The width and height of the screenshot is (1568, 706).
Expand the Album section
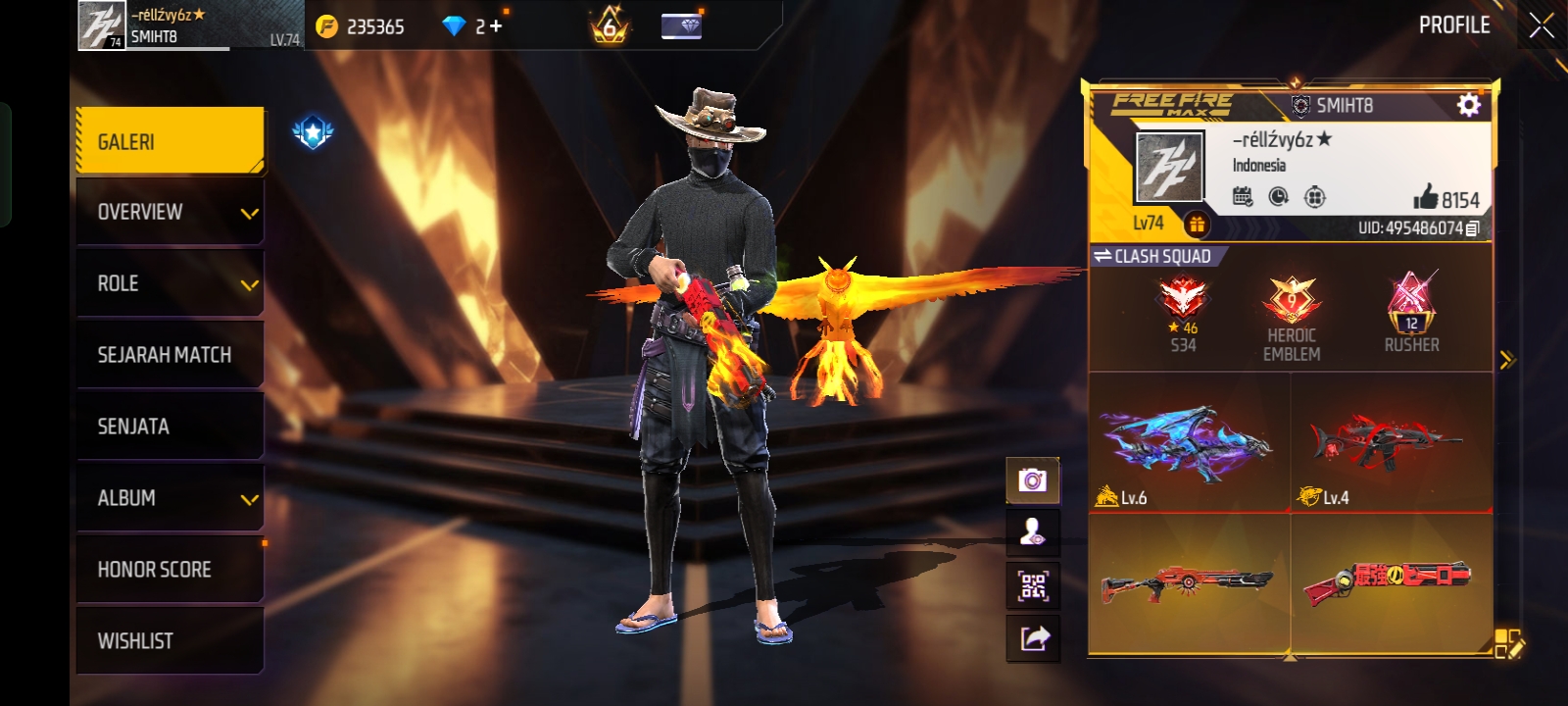coord(170,498)
